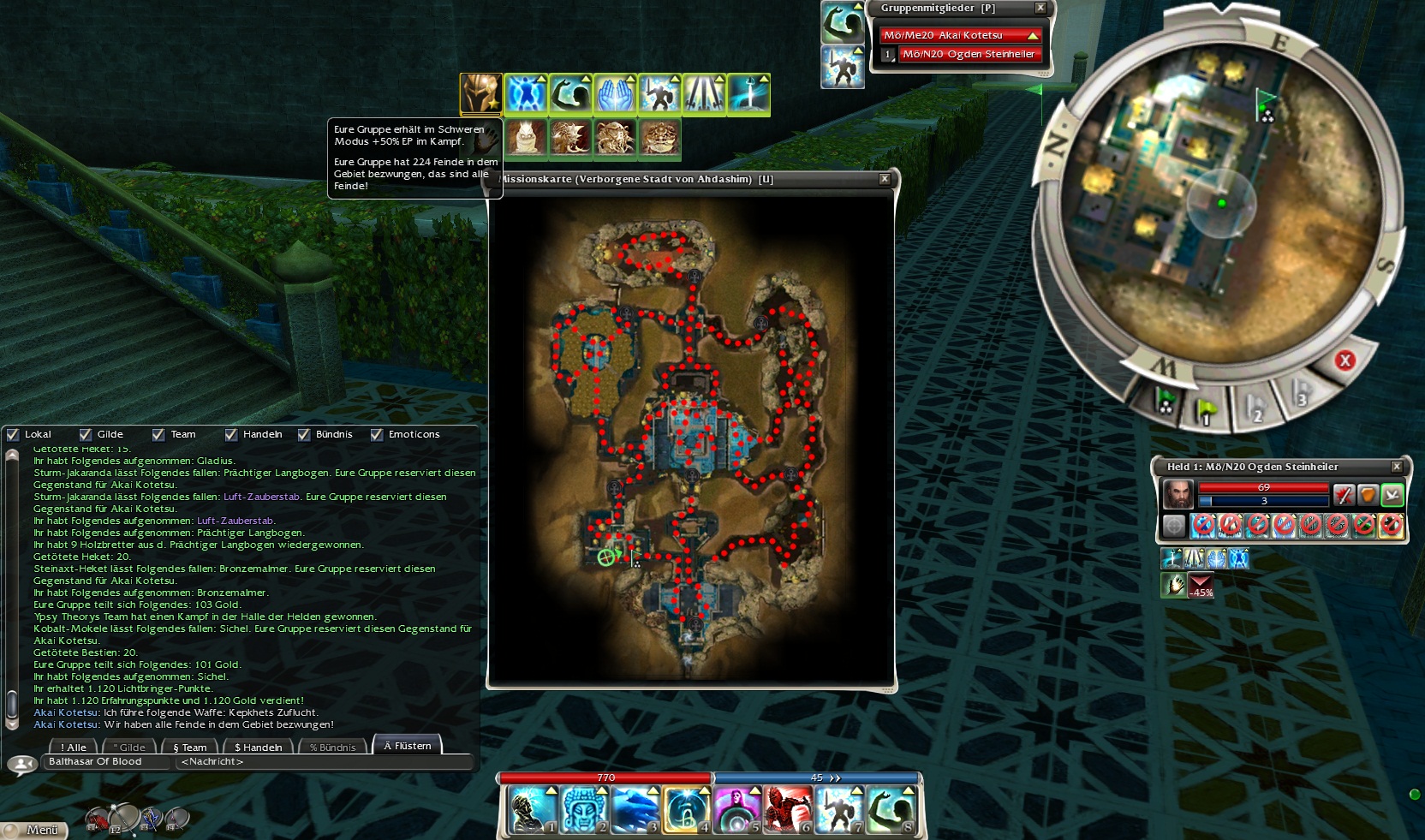Screen dimensions: 1425x840
Task: Toggle the Emoticons chat filter checkbox
Action: coord(377,434)
